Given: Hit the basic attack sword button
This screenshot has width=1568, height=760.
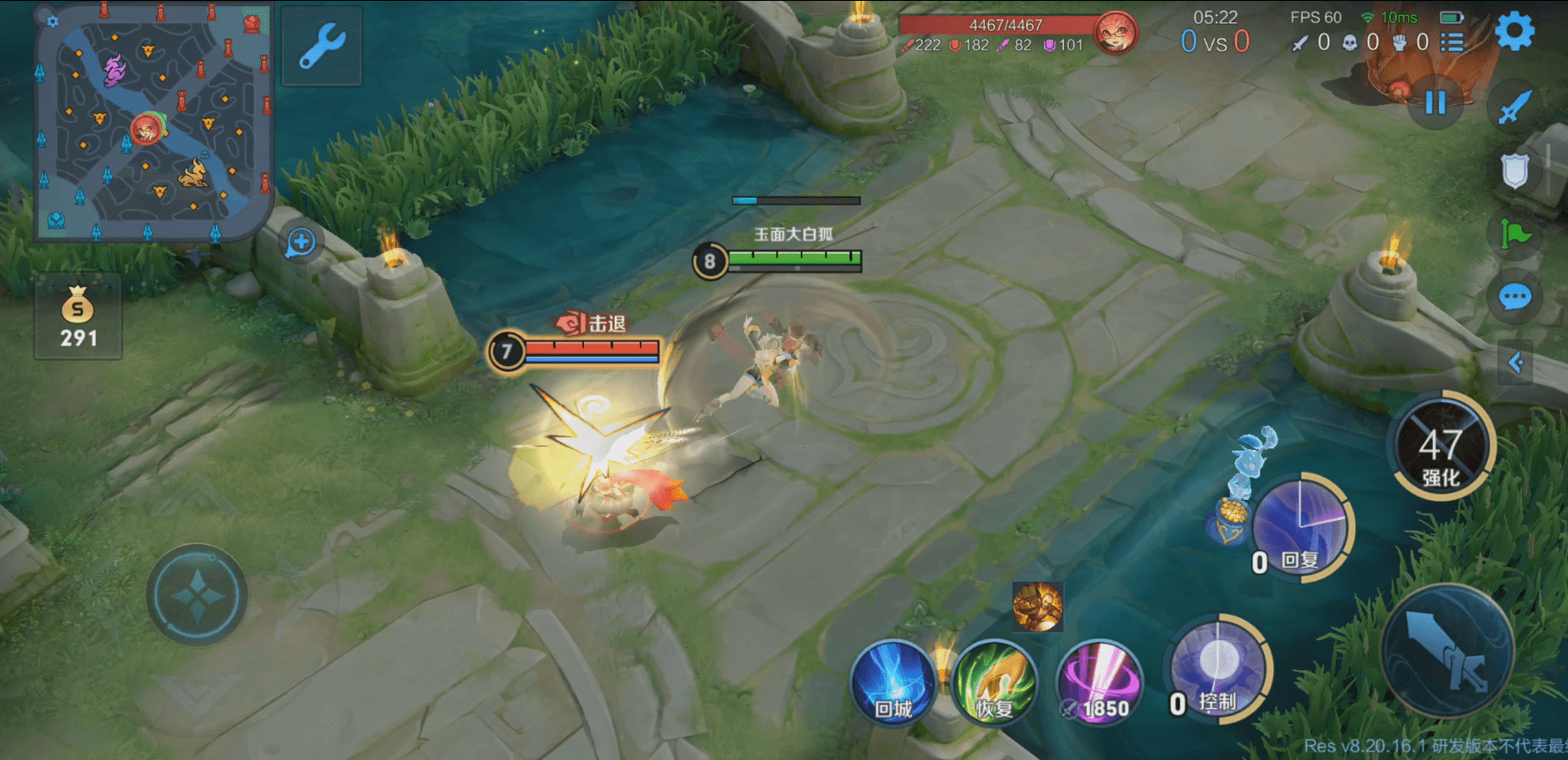Looking at the screenshot, I should point(1446,651).
